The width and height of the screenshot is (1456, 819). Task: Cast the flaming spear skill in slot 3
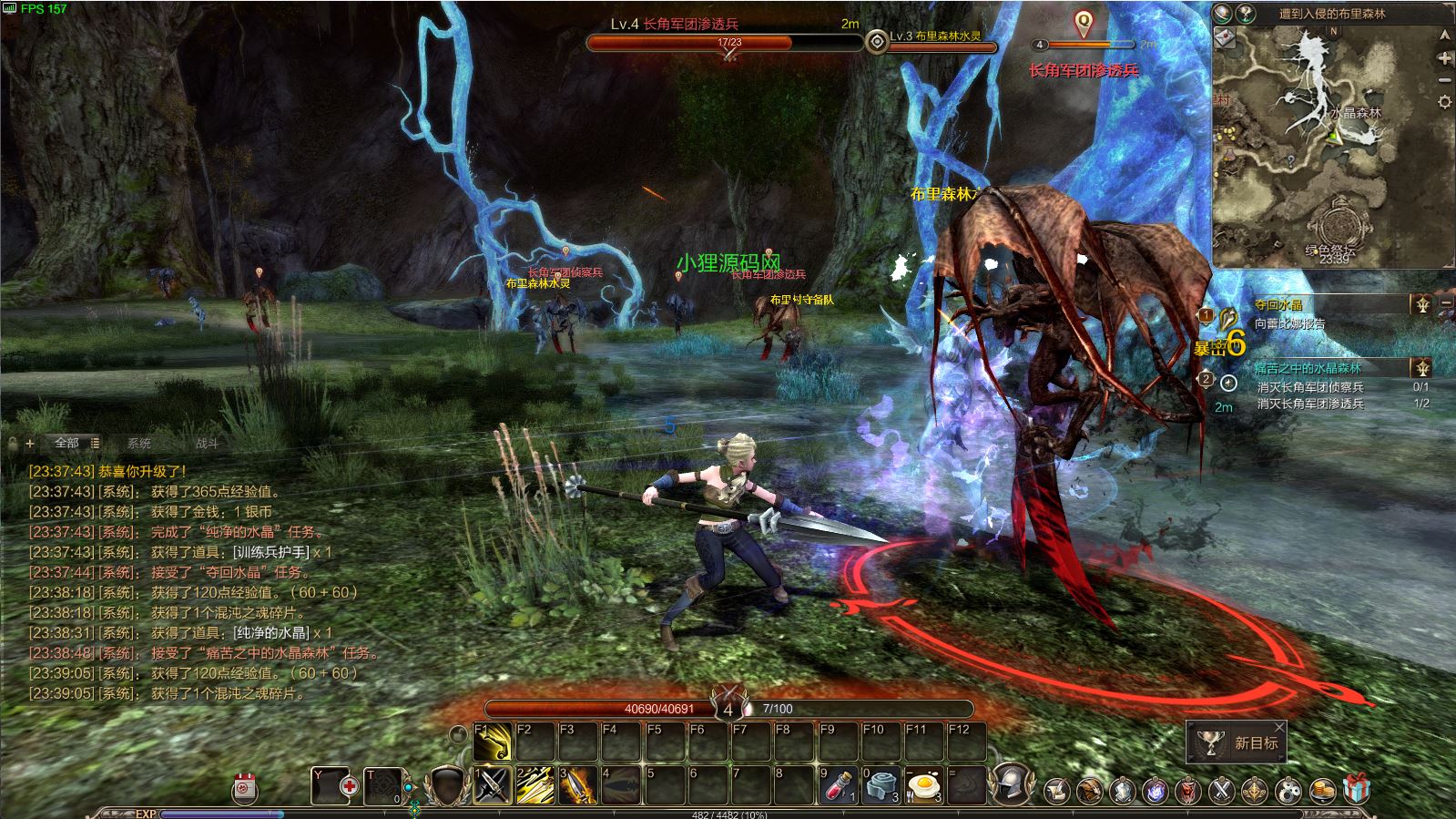pos(577,784)
